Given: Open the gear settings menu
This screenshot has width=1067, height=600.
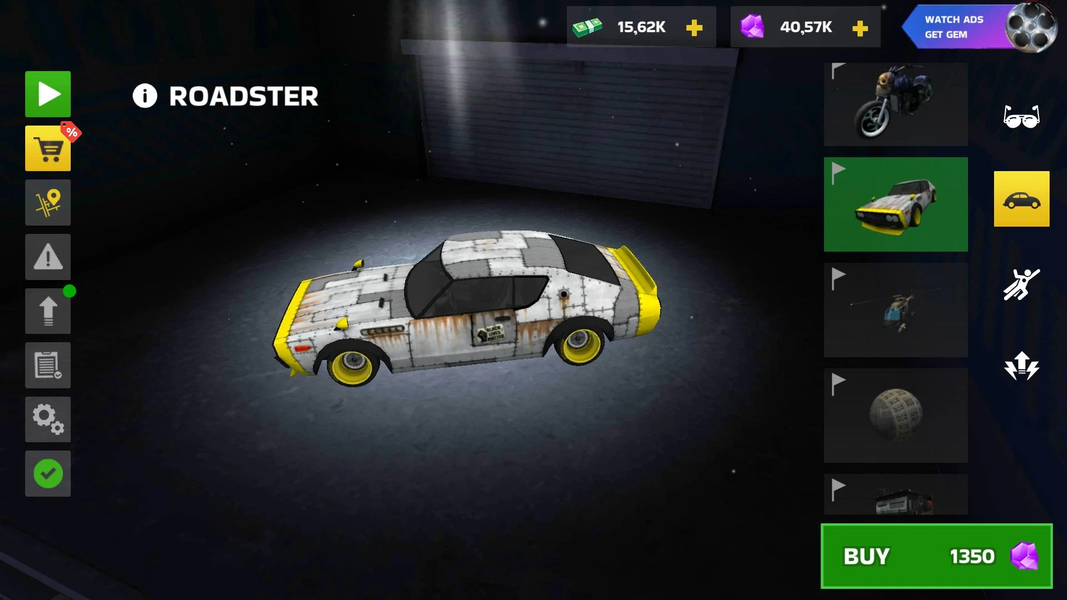Looking at the screenshot, I should (48, 419).
